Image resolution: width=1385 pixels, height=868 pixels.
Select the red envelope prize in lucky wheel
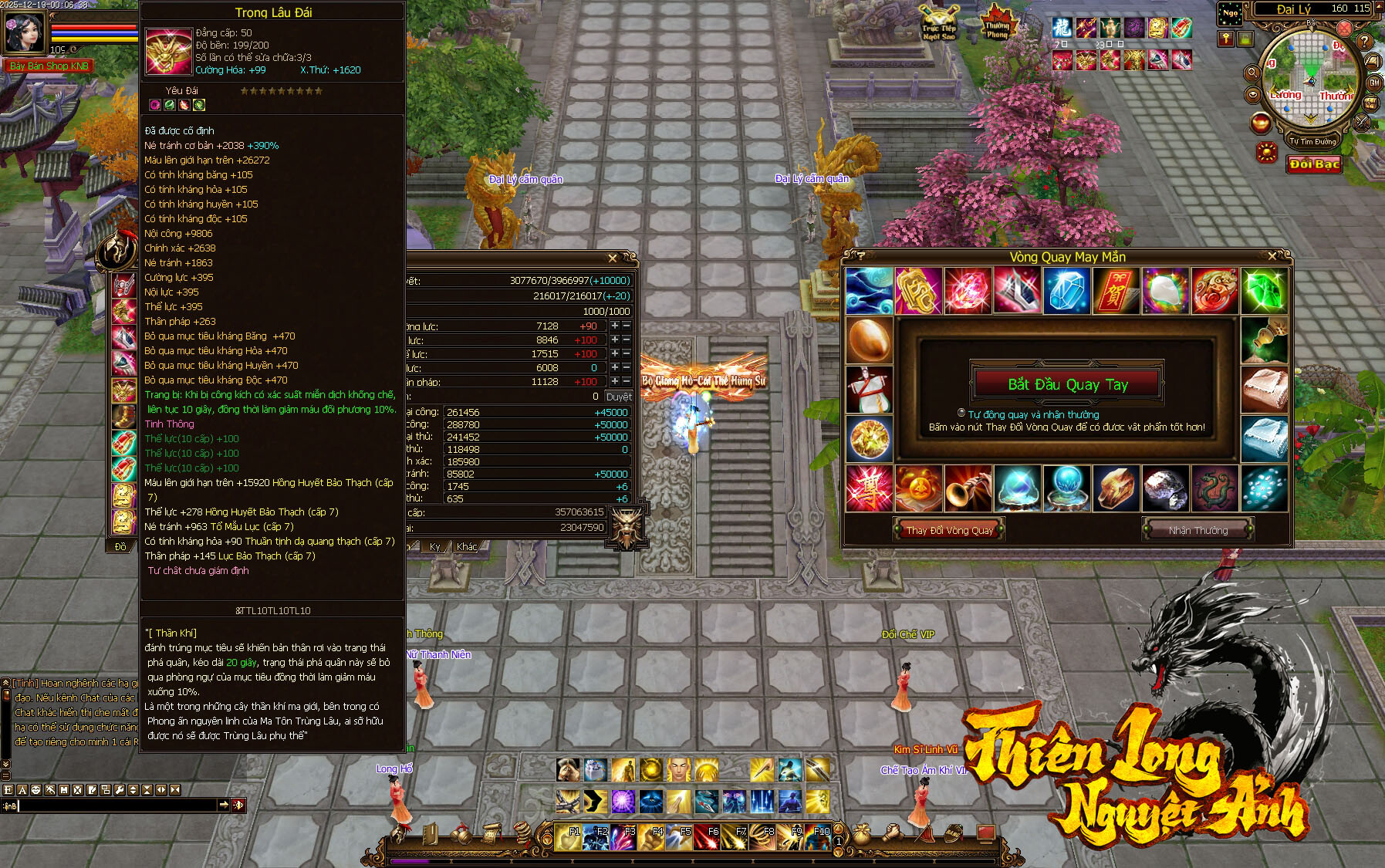pyautogui.click(x=1115, y=292)
